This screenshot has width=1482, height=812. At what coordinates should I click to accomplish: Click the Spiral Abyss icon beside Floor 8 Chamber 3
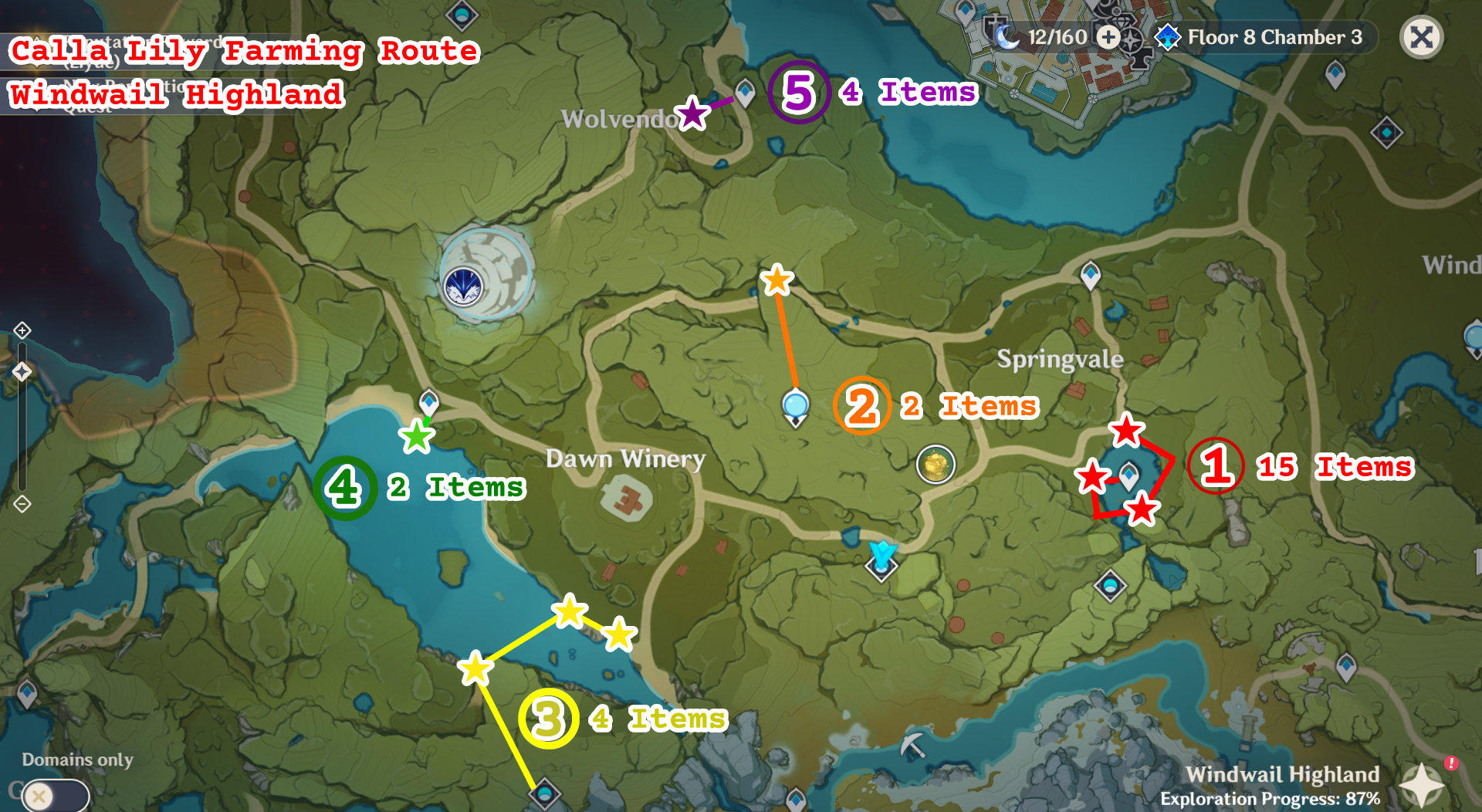pyautogui.click(x=1168, y=37)
